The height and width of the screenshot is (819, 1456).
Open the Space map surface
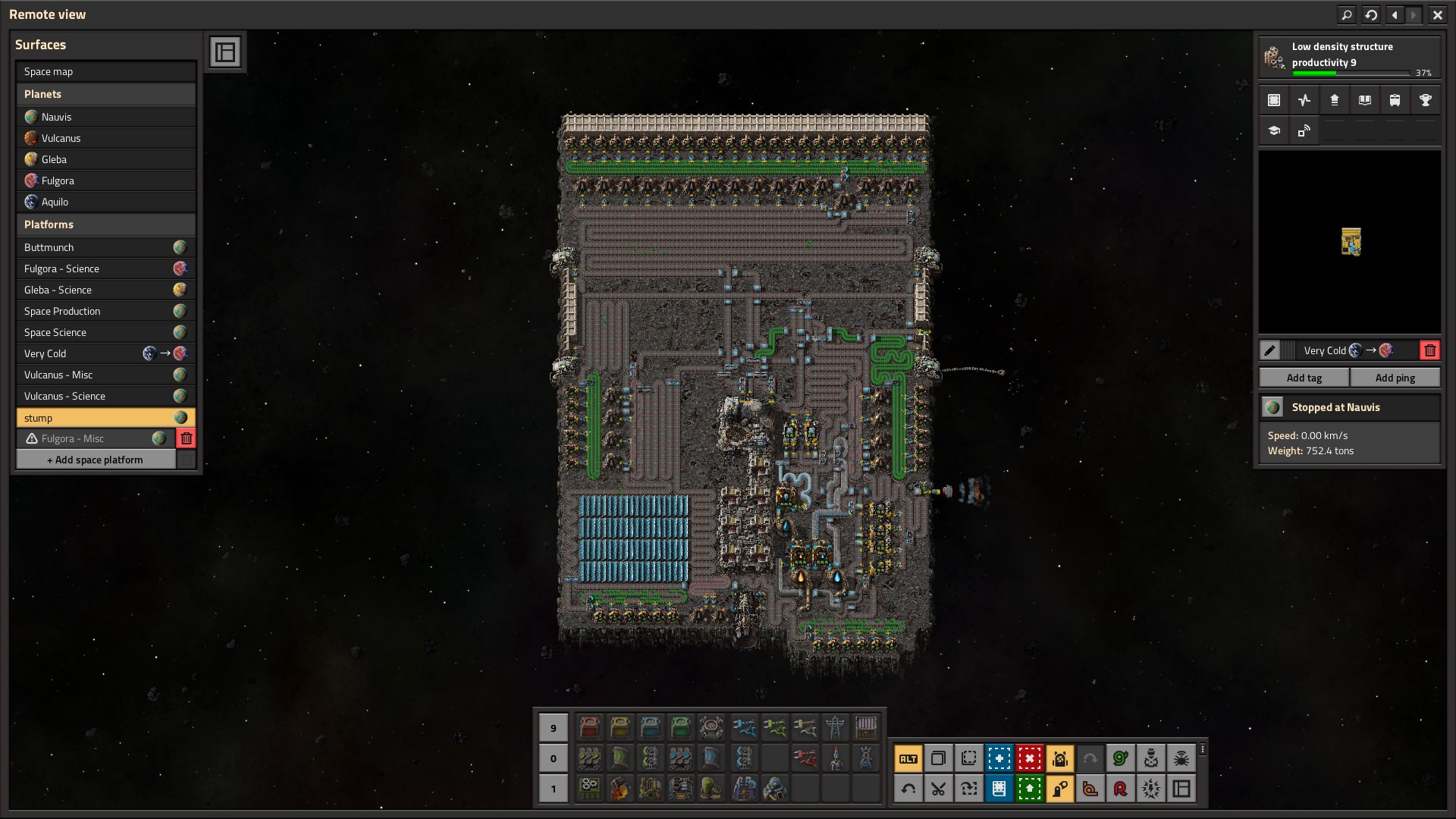coord(105,72)
